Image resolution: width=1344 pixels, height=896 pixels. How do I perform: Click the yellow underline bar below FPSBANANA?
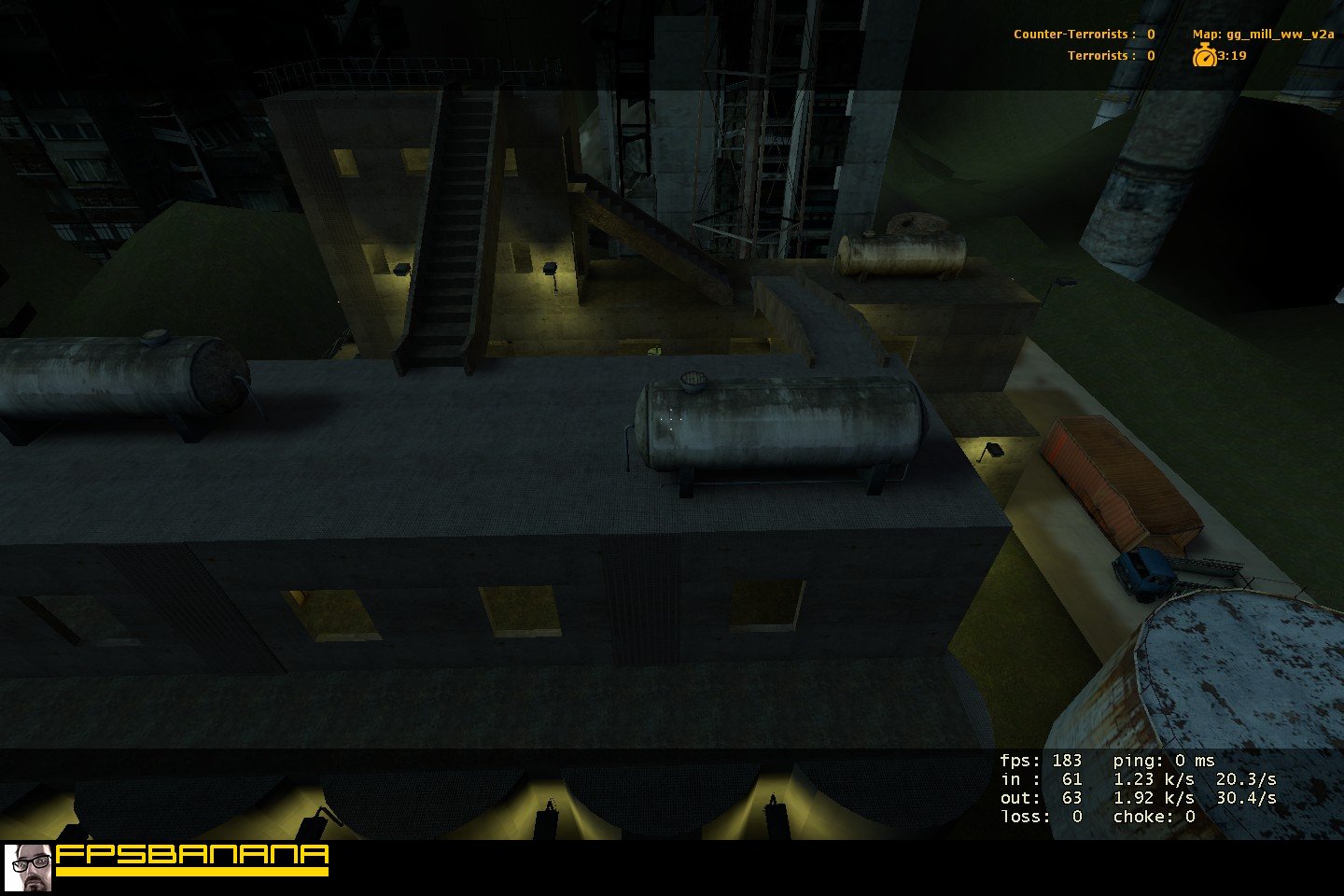click(191, 874)
